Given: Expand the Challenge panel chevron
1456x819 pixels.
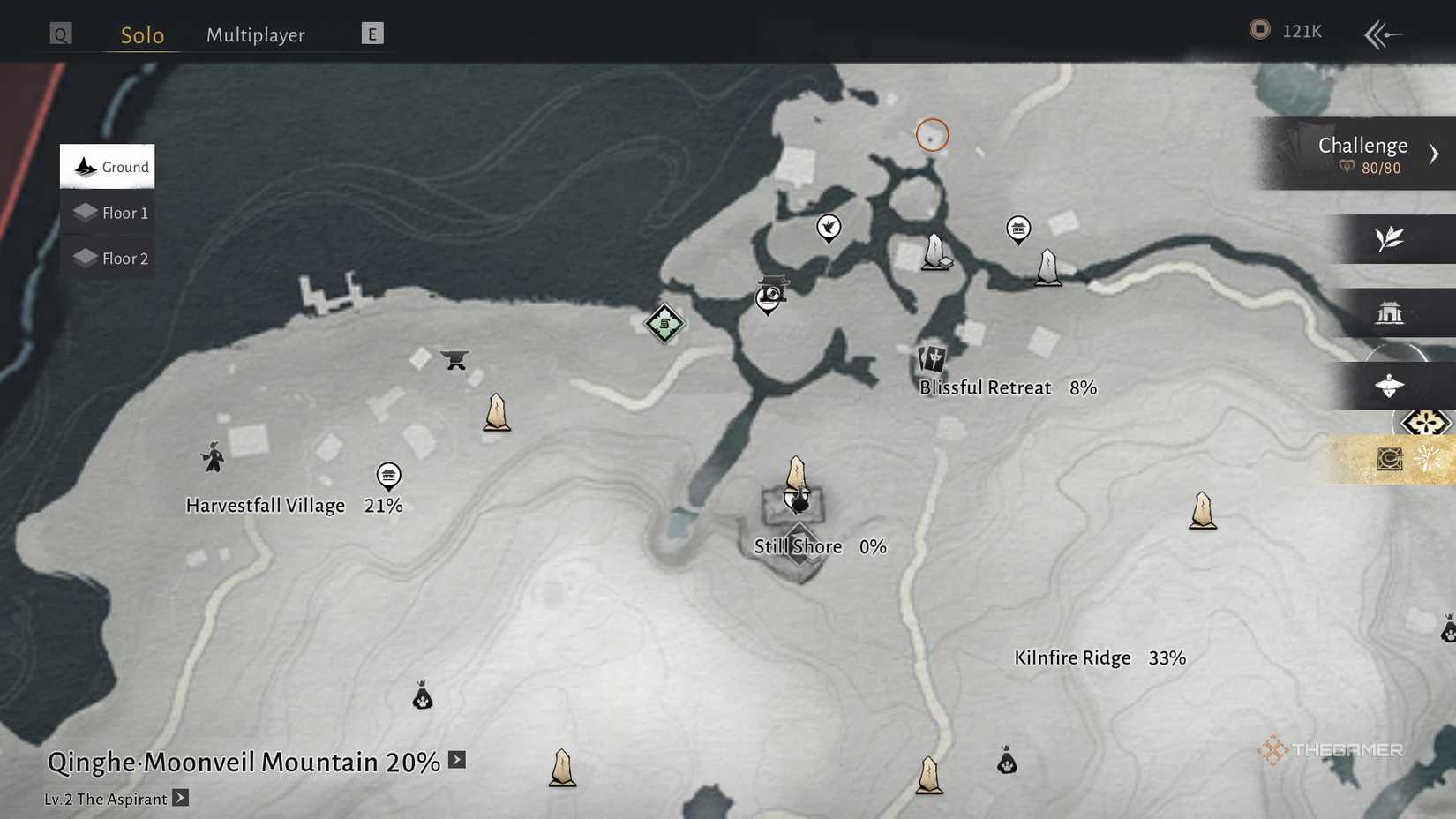Looking at the screenshot, I should pyautogui.click(x=1435, y=152).
